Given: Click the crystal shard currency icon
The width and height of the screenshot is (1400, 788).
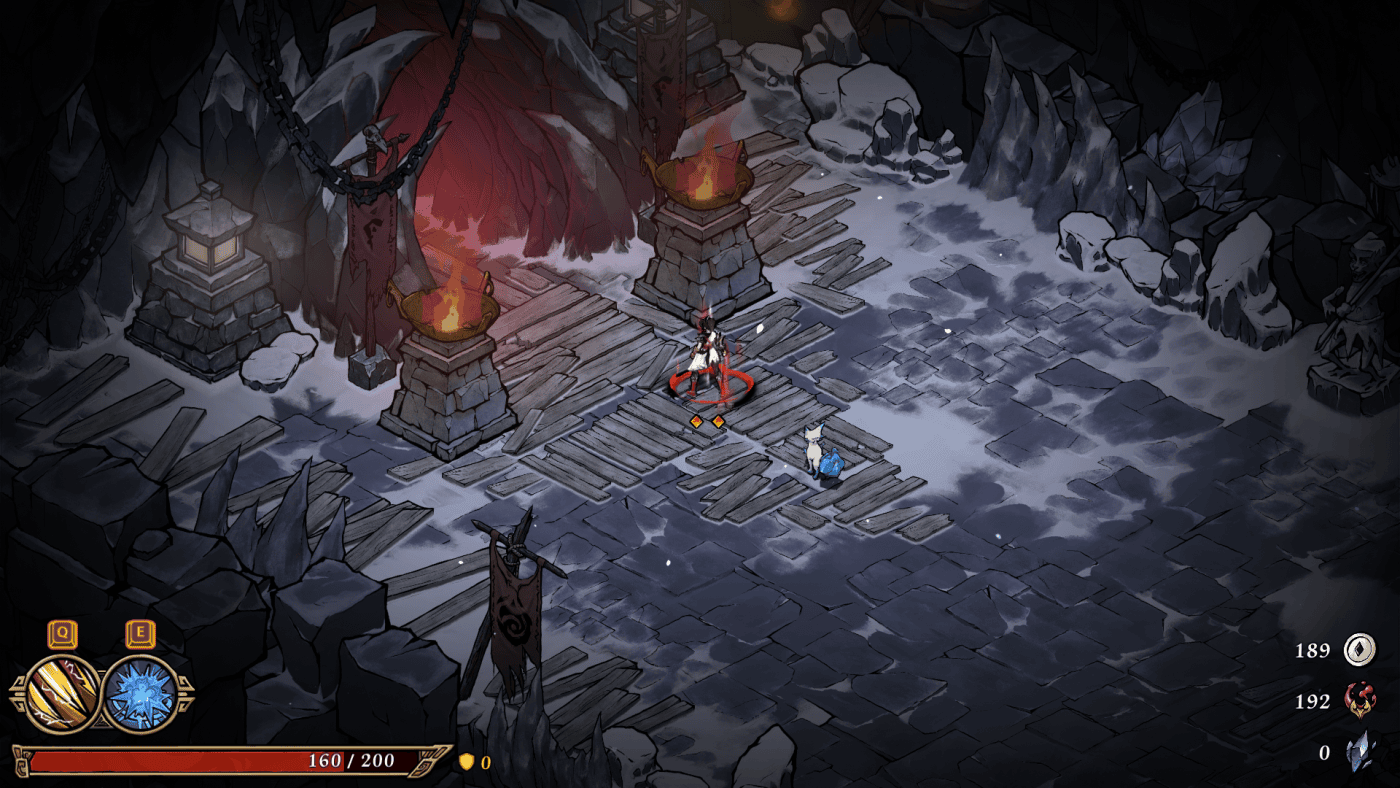Looking at the screenshot, I should (1359, 753).
